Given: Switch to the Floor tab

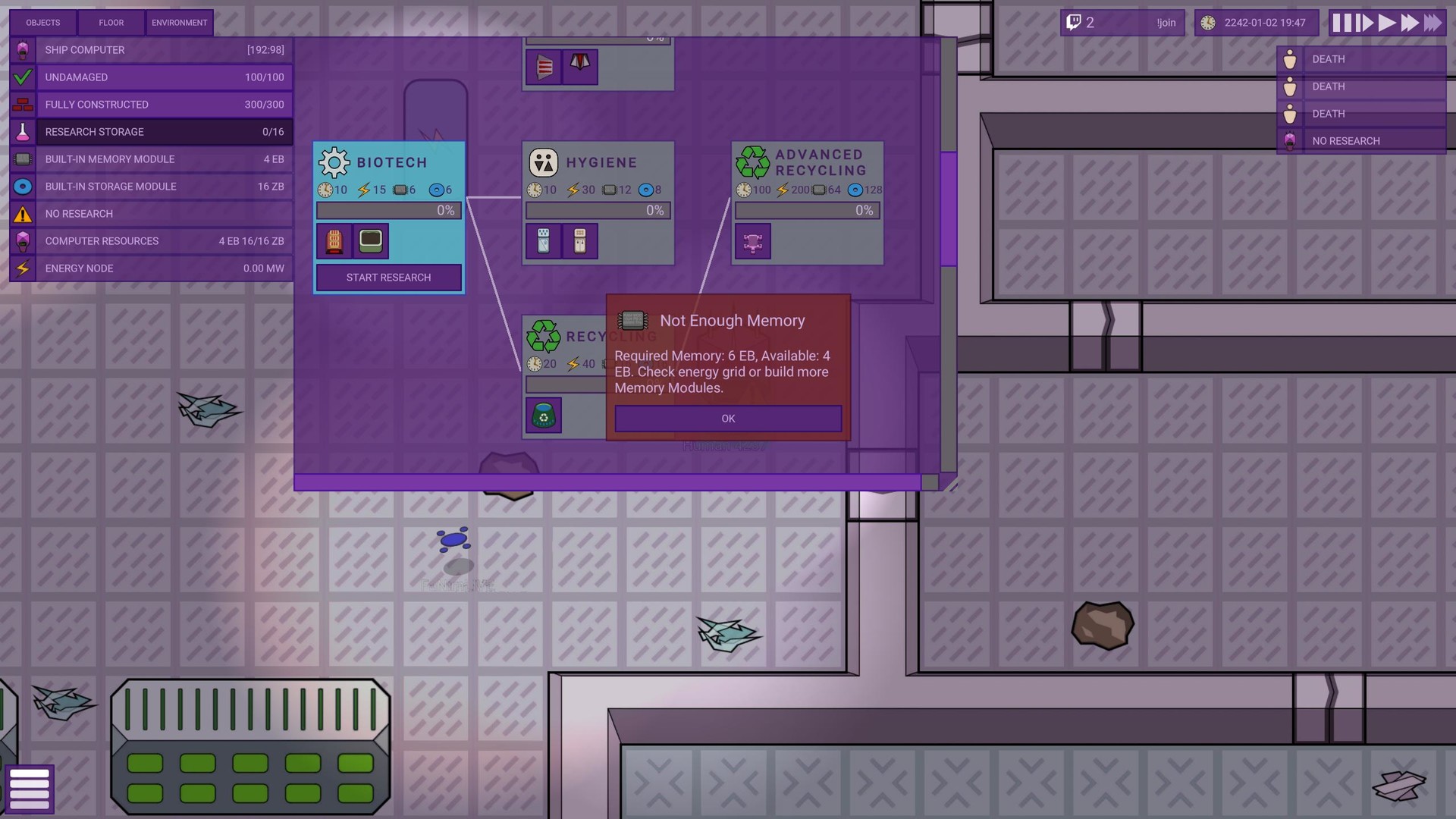Looking at the screenshot, I should (111, 23).
